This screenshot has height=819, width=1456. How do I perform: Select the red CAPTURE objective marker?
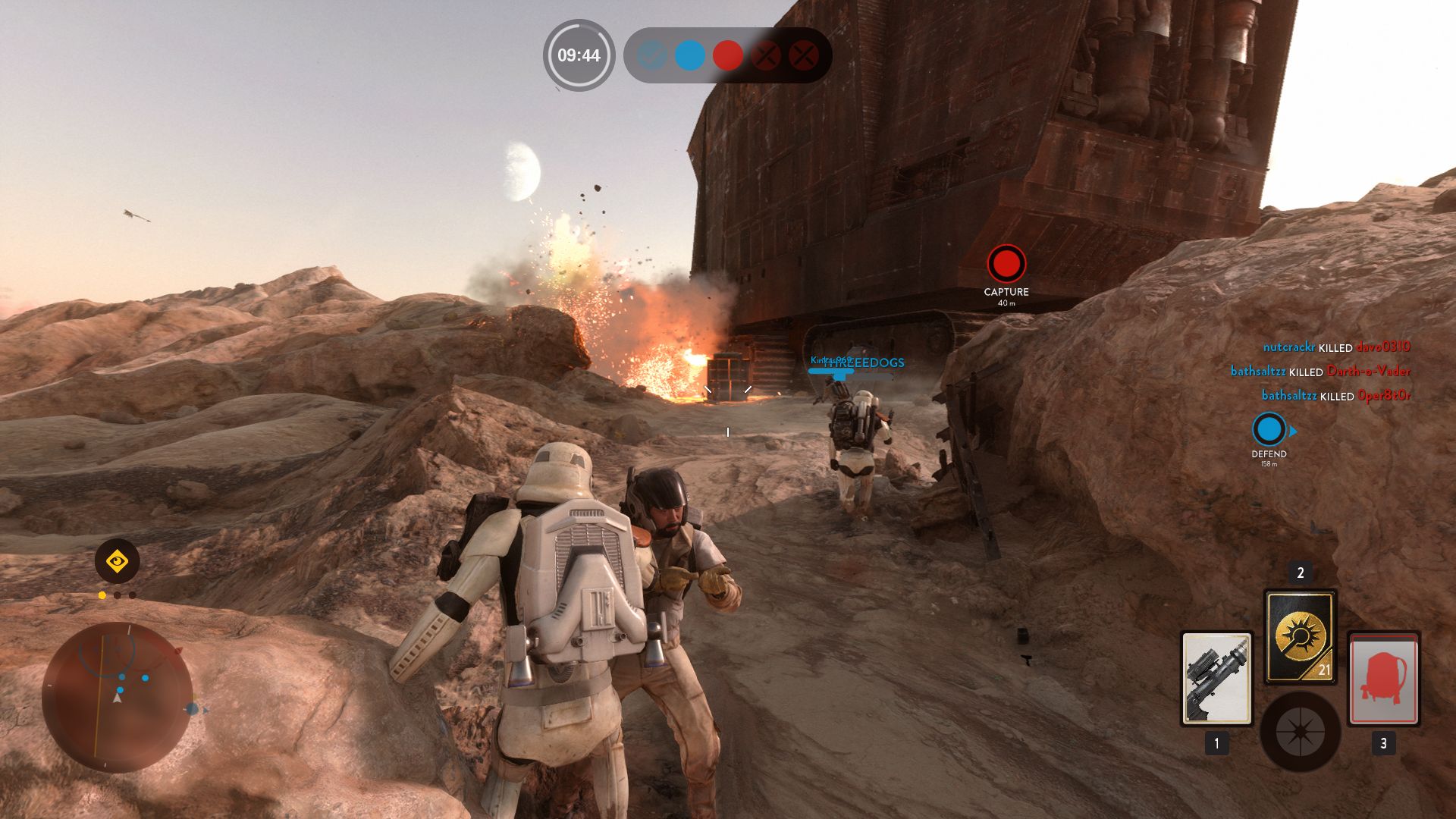(1006, 264)
